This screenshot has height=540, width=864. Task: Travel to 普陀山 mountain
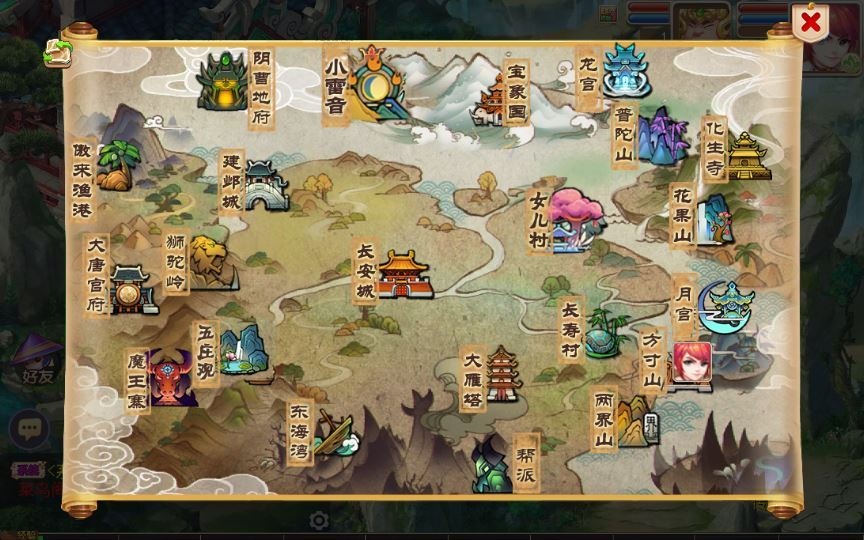tap(660, 137)
